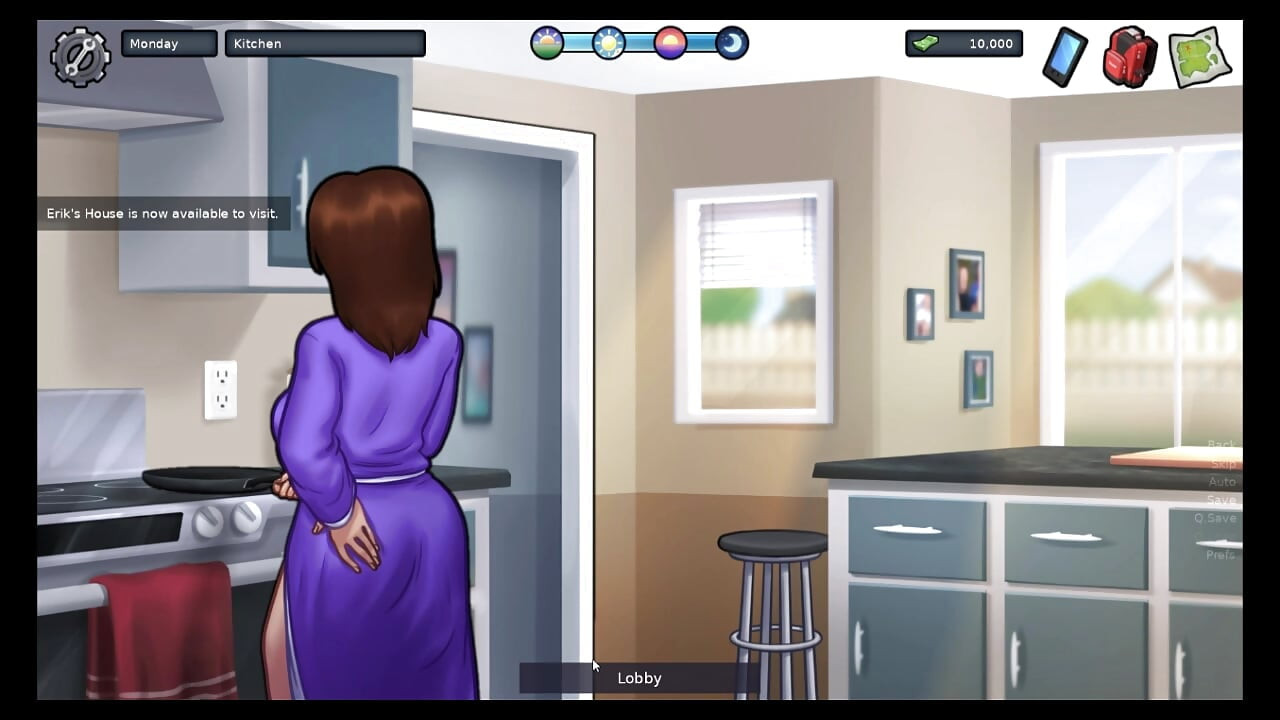
Task: Select the night moon icon on the time bar
Action: [x=731, y=43]
